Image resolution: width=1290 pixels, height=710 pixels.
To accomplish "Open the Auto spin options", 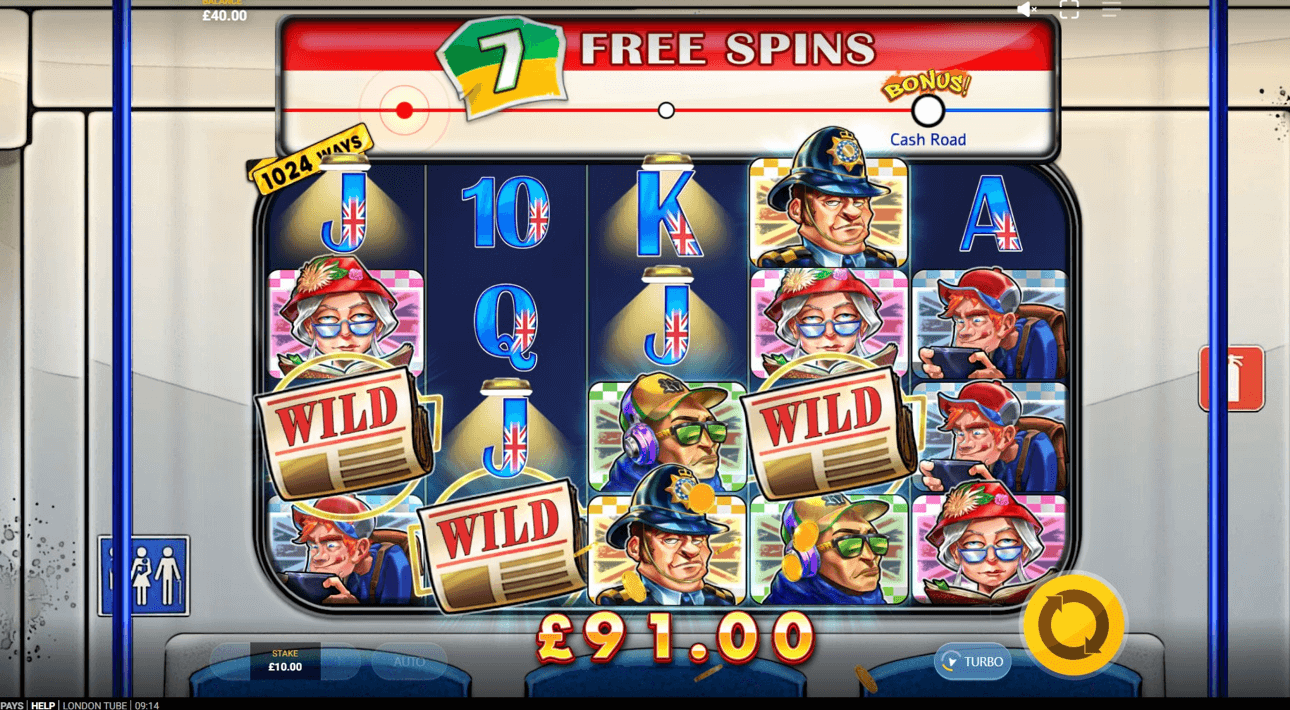I will point(409,661).
